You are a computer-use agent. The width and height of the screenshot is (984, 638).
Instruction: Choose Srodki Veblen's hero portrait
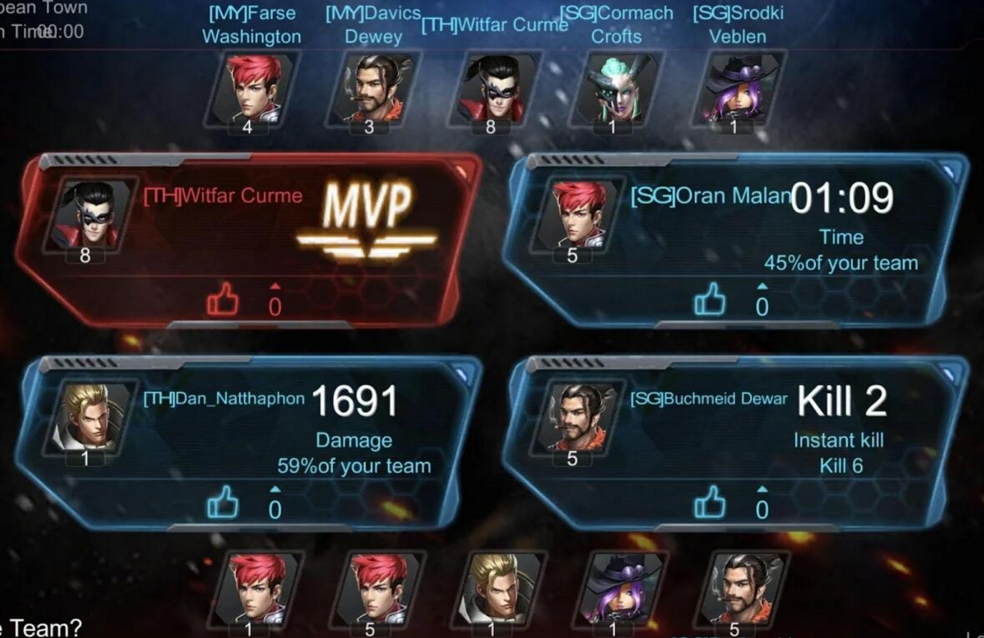pos(734,89)
